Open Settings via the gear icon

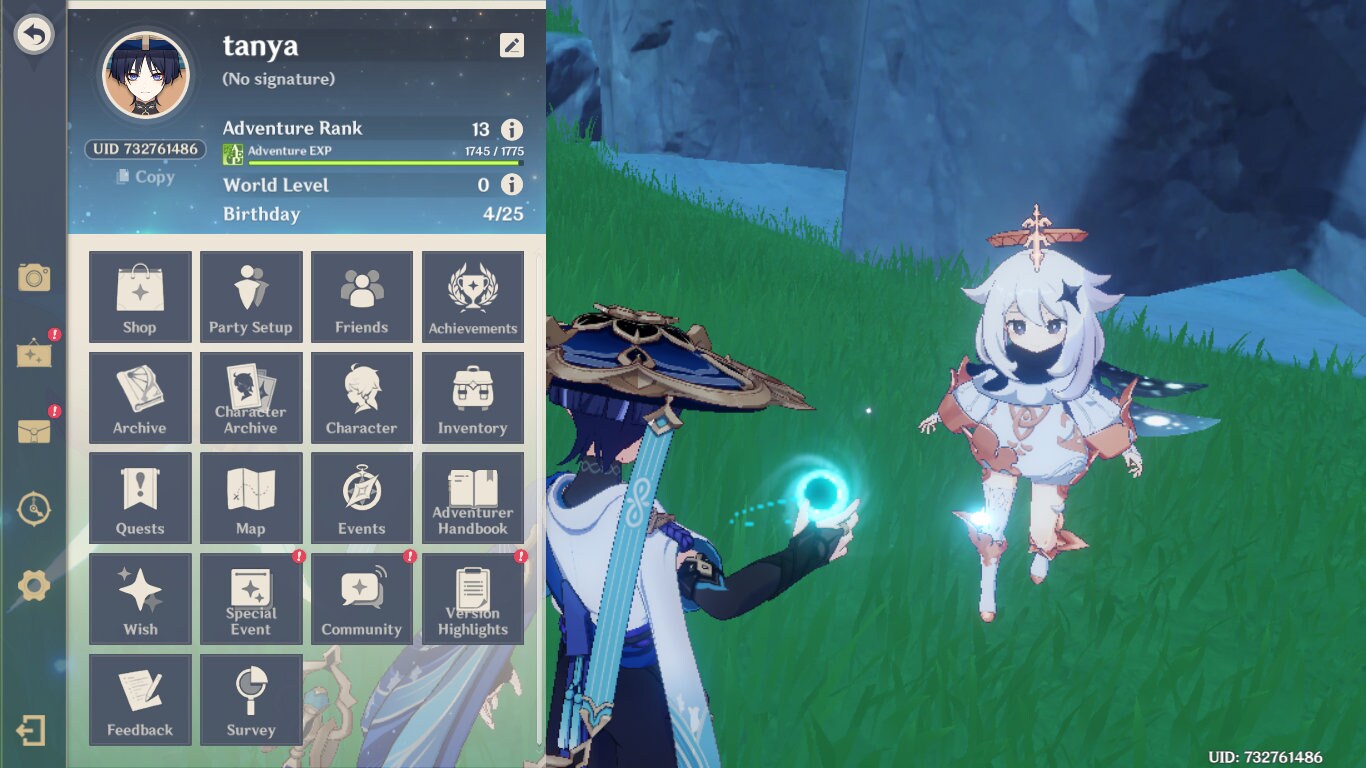tap(34, 588)
